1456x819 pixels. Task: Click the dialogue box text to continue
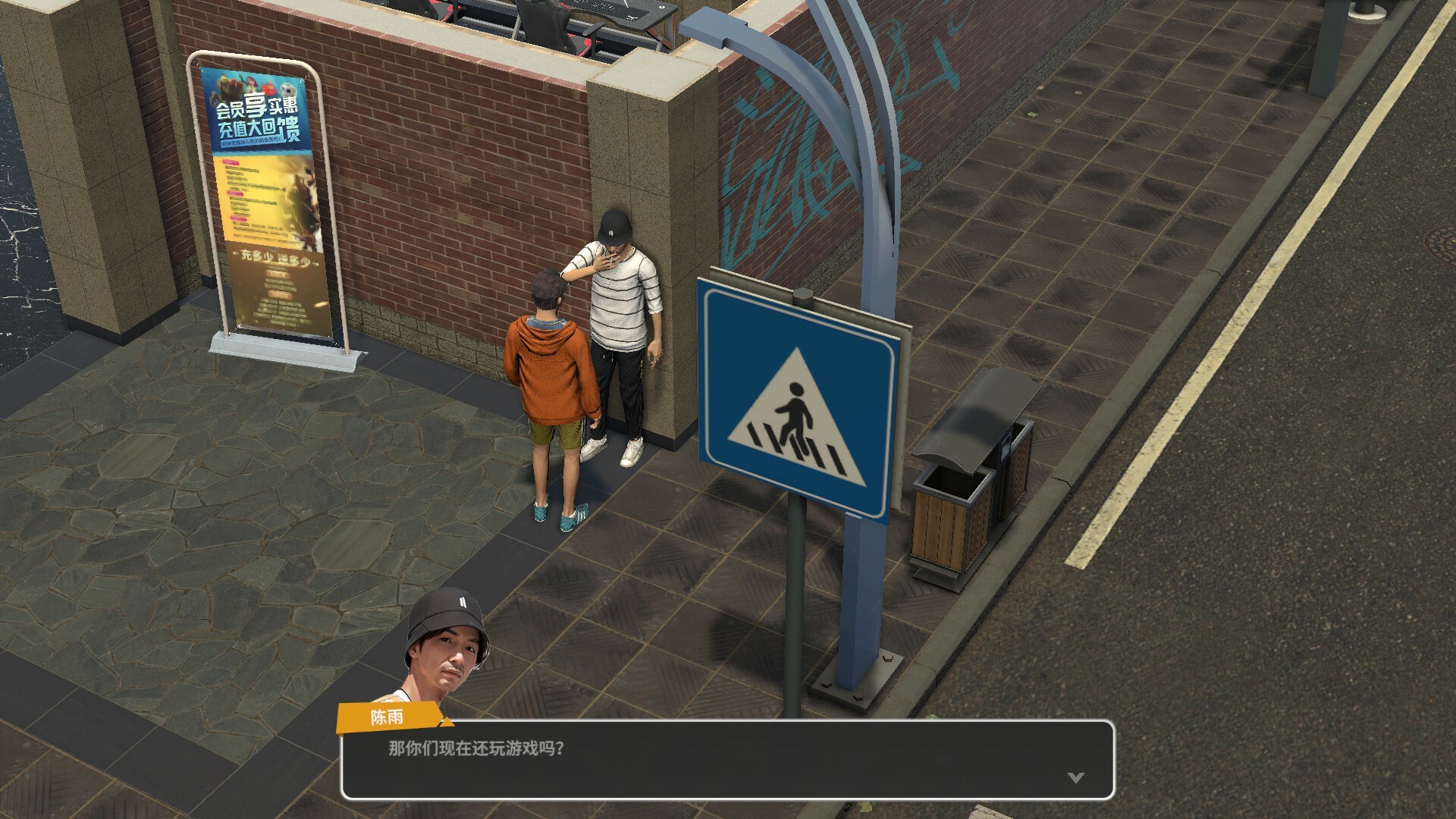click(x=476, y=748)
